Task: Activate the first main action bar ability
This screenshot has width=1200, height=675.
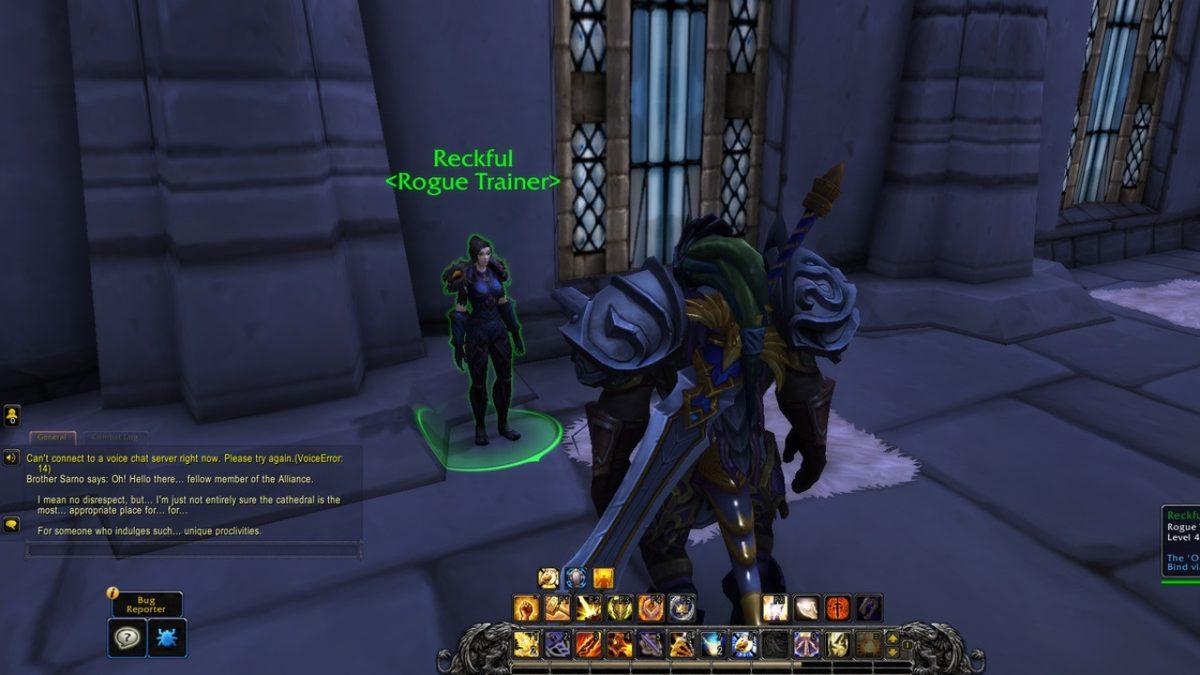Action: coord(527,645)
